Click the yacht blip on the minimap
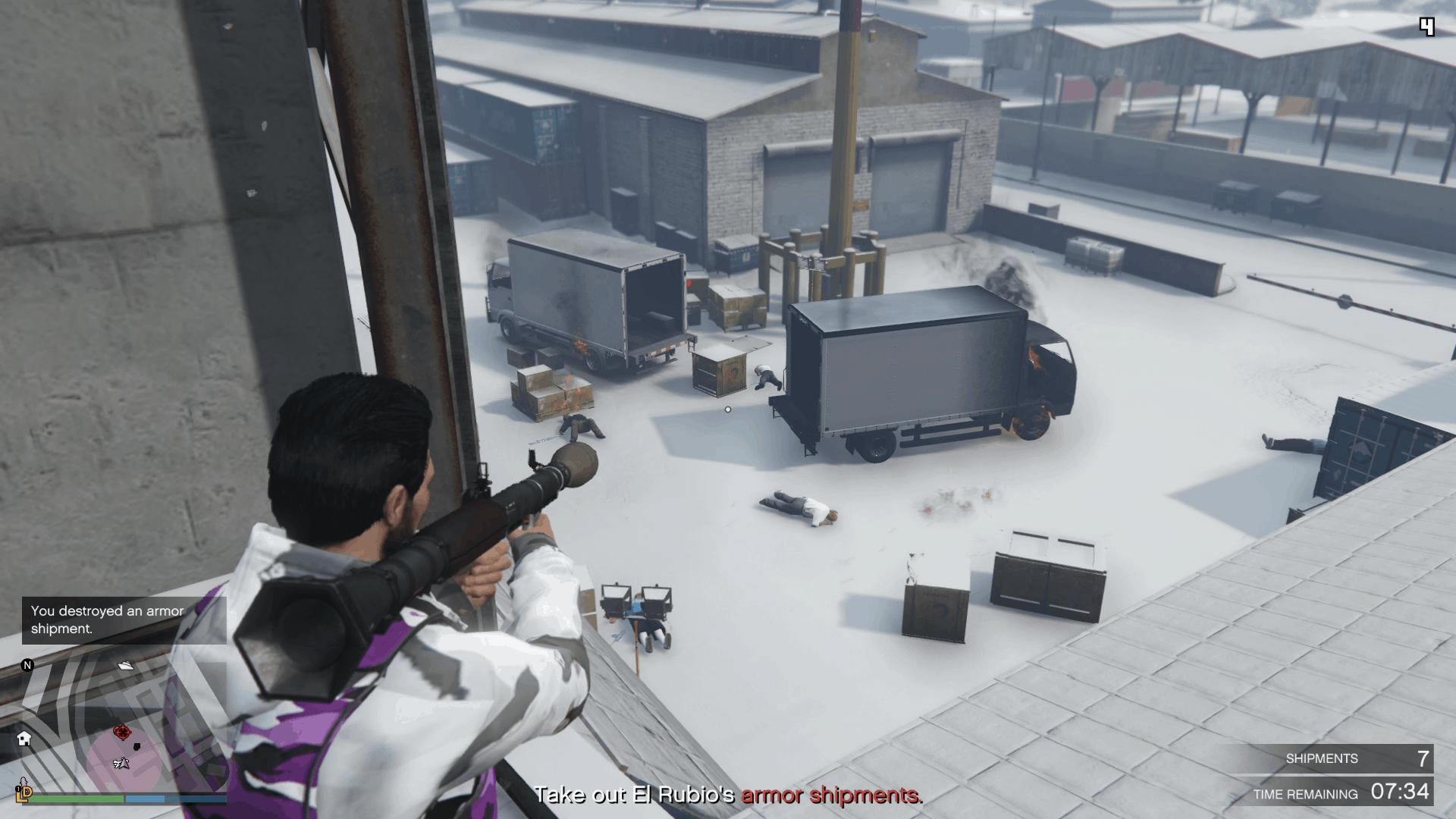 click(x=126, y=665)
